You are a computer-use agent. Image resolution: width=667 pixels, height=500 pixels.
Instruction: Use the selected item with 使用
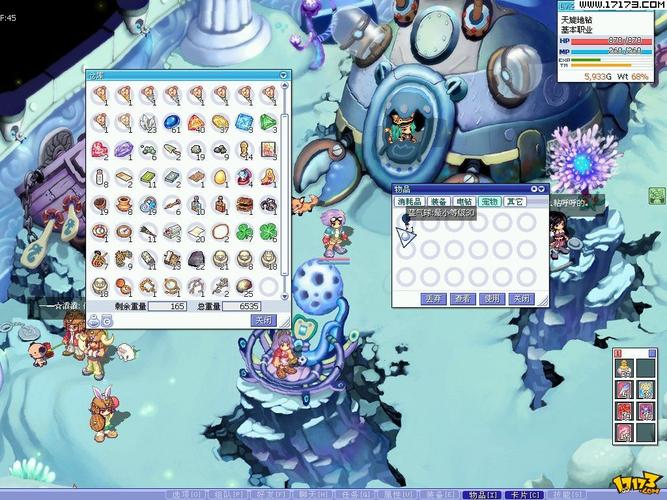(491, 298)
